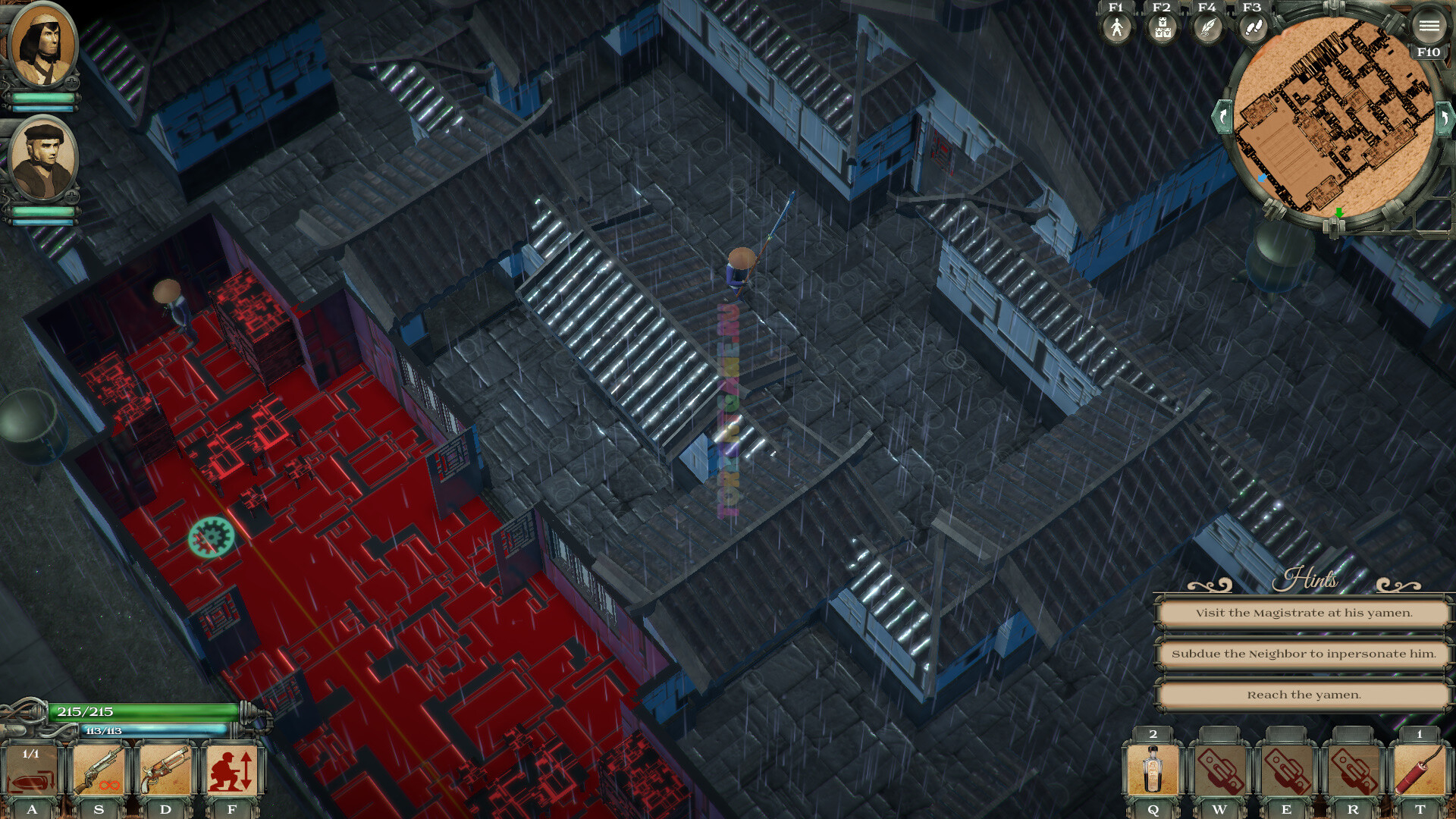Select the hint 'Visit the Magistrate at his yamen'

(x=1304, y=613)
